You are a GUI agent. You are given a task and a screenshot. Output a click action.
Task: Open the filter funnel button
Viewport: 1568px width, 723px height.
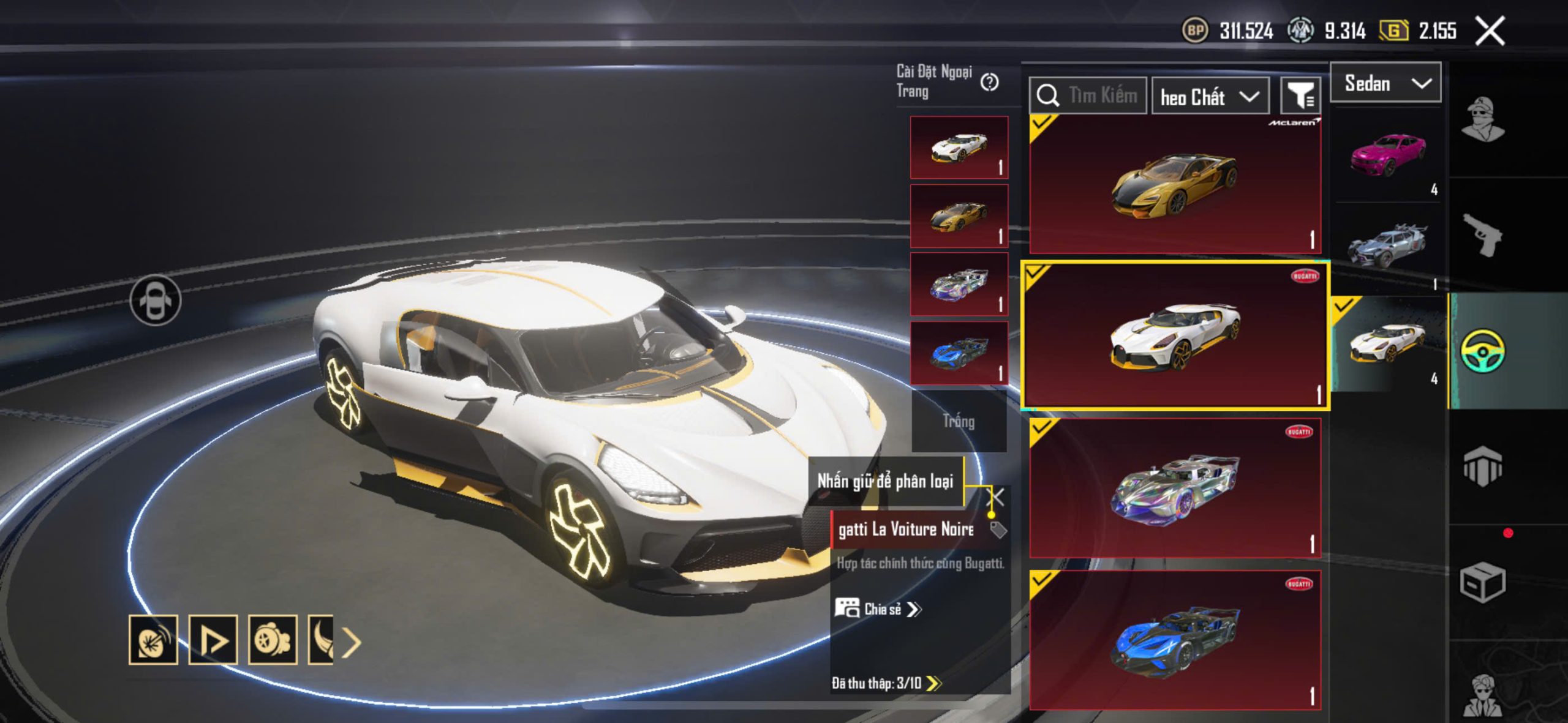click(x=1300, y=96)
